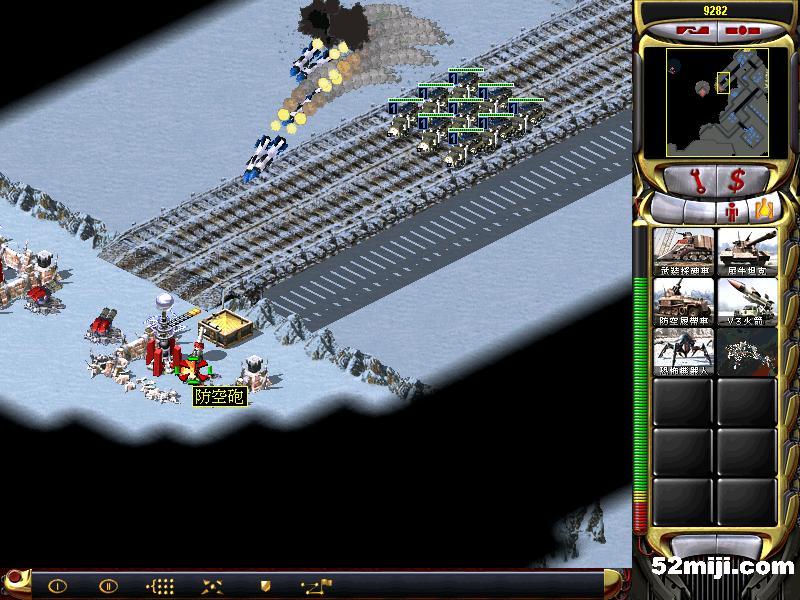Select team two on the command bar

tap(108, 586)
